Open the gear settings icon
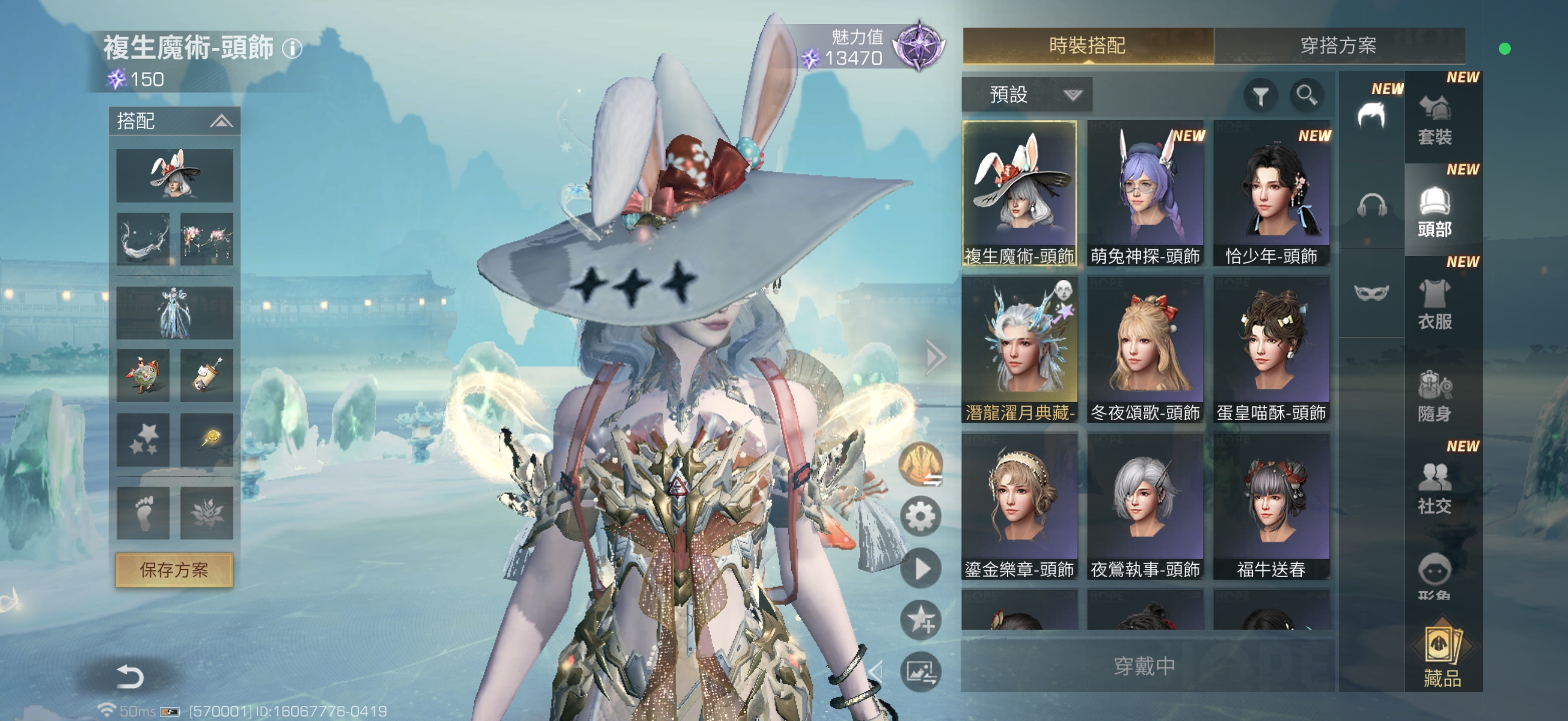 coord(920,517)
